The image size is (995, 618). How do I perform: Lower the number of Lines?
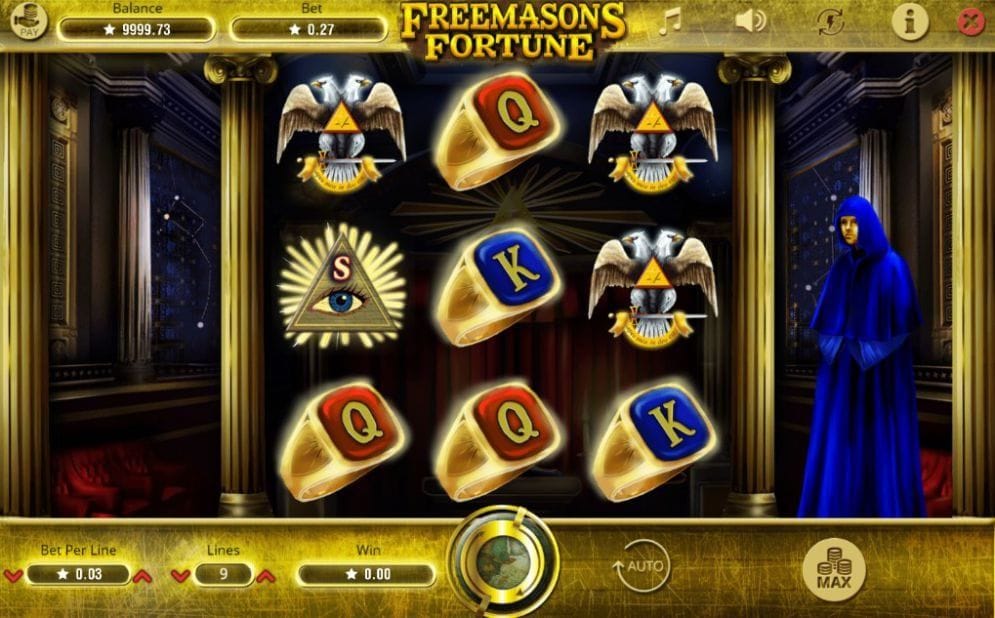180,576
